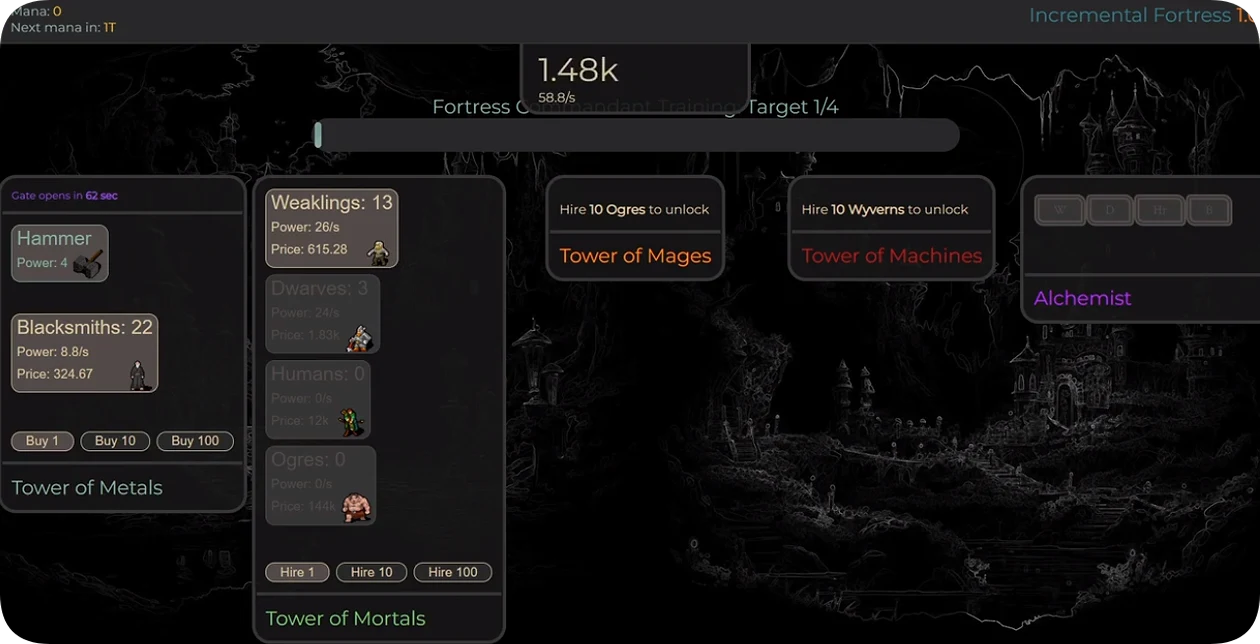Screen dimensions: 1260x644
Task: Click the Hammer card
Action: point(60,253)
